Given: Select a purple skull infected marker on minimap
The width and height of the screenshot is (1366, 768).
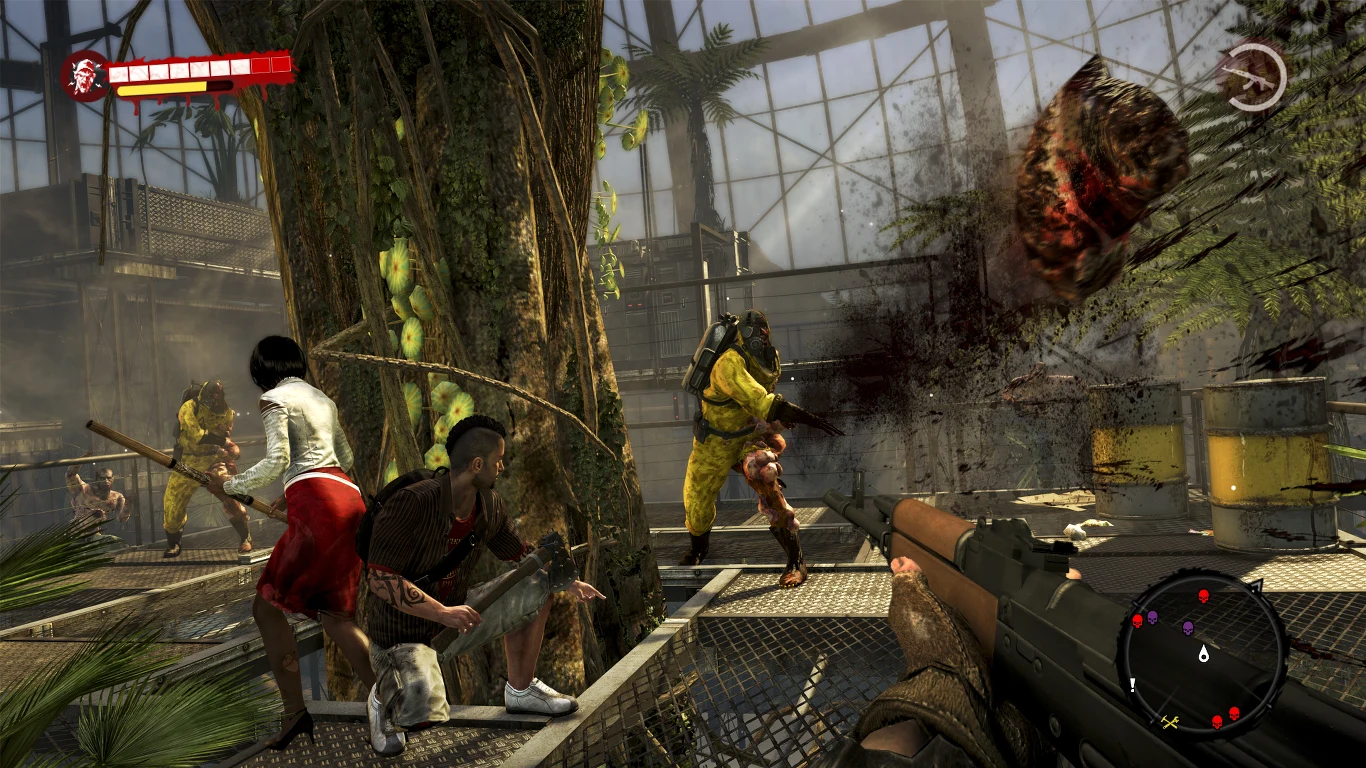Looking at the screenshot, I should pos(1187,628).
